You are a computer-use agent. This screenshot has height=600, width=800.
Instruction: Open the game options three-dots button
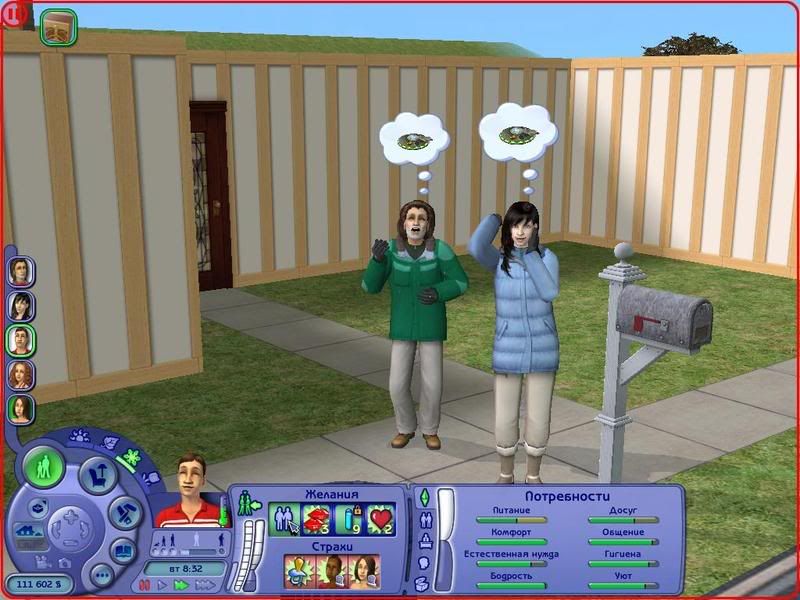[101, 575]
